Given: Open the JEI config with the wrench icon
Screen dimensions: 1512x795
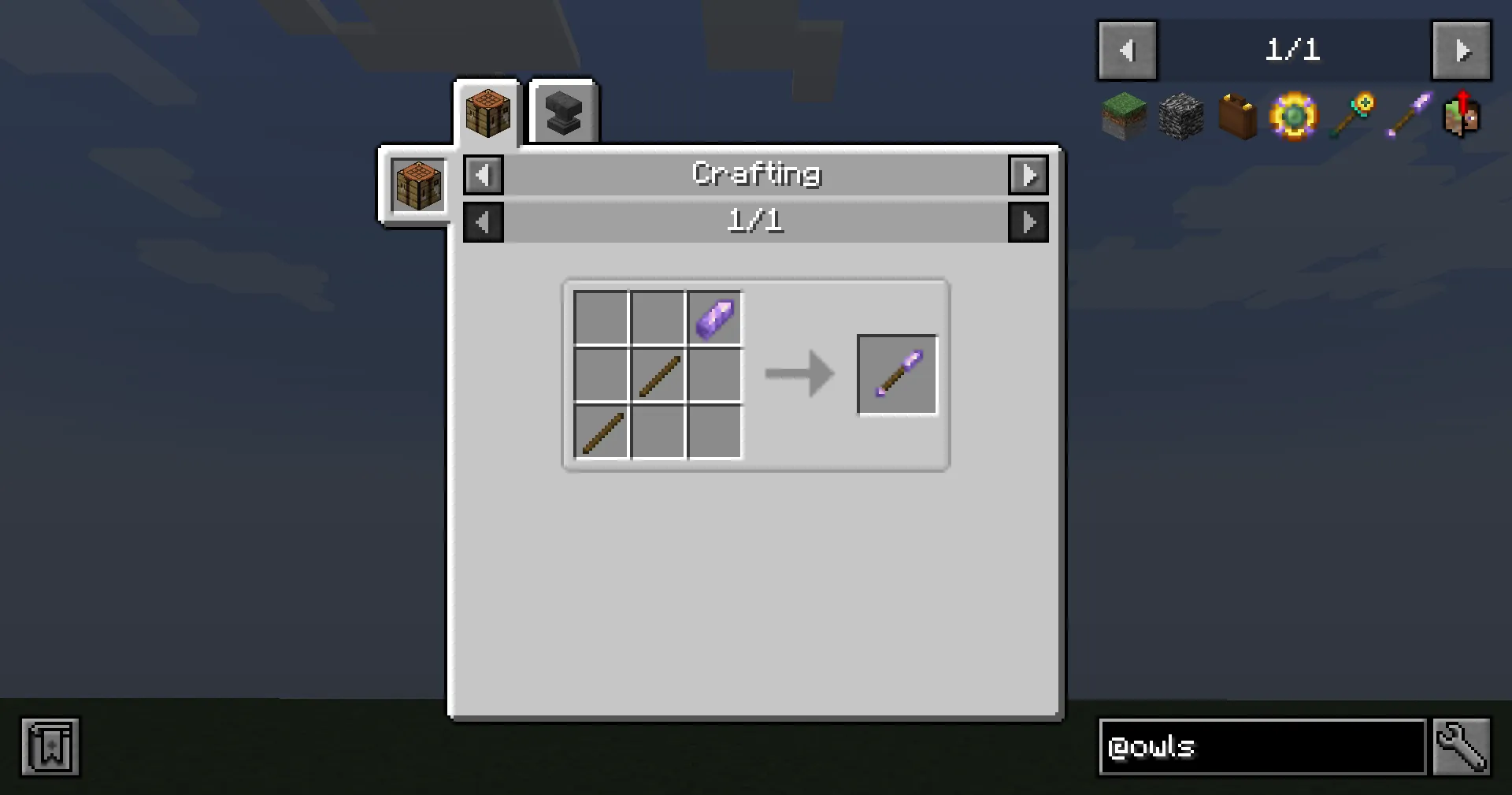Looking at the screenshot, I should coord(1461,747).
